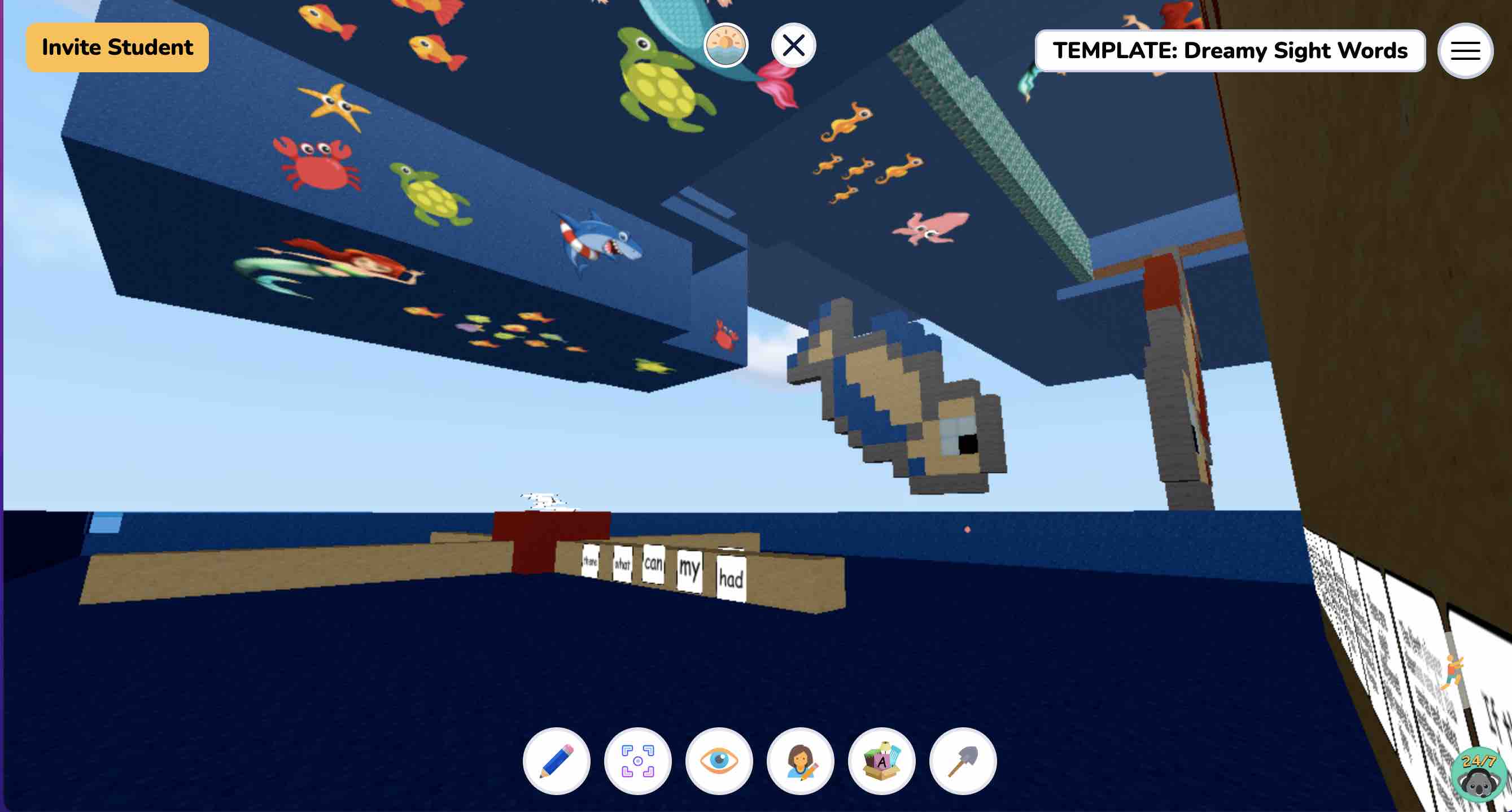Click the red crab decal on the wall
The image size is (1512, 812).
coord(314,165)
